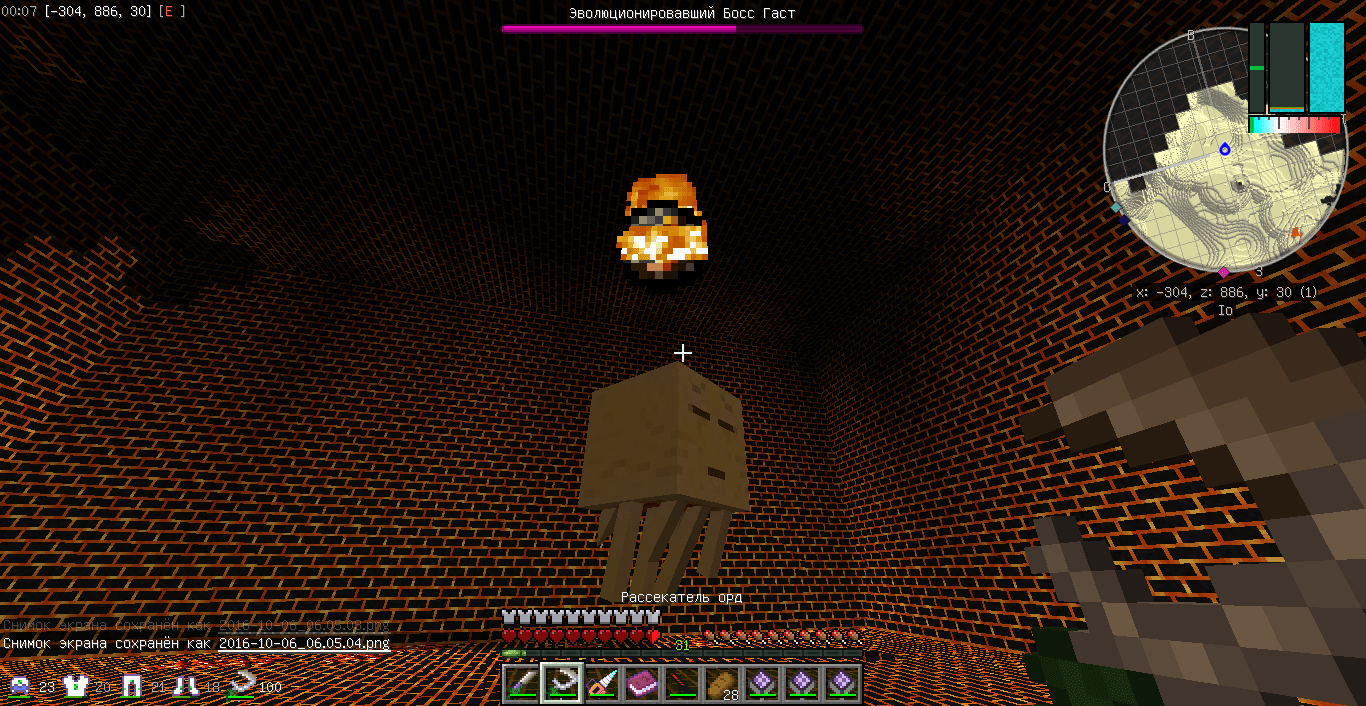Select the drill tool hotbar slot

click(602, 684)
